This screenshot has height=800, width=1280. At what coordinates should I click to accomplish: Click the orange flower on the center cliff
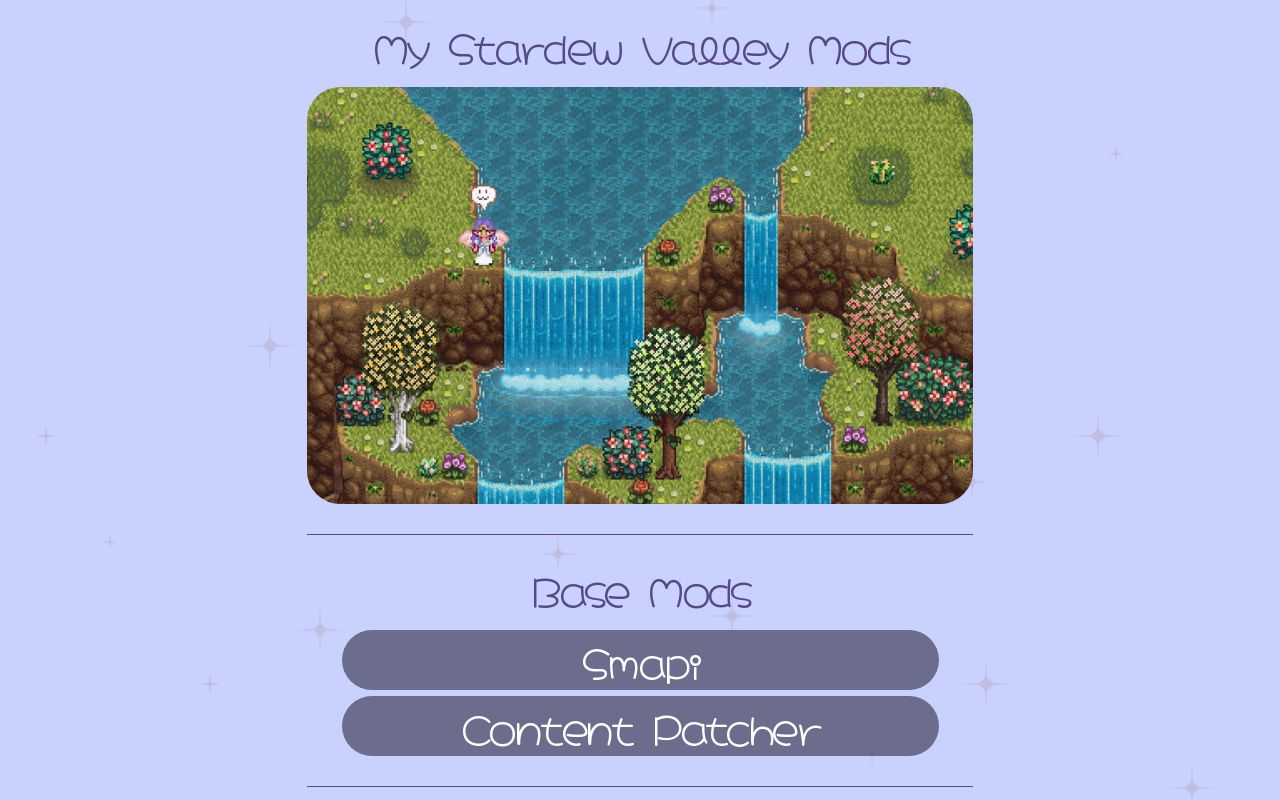click(x=668, y=248)
